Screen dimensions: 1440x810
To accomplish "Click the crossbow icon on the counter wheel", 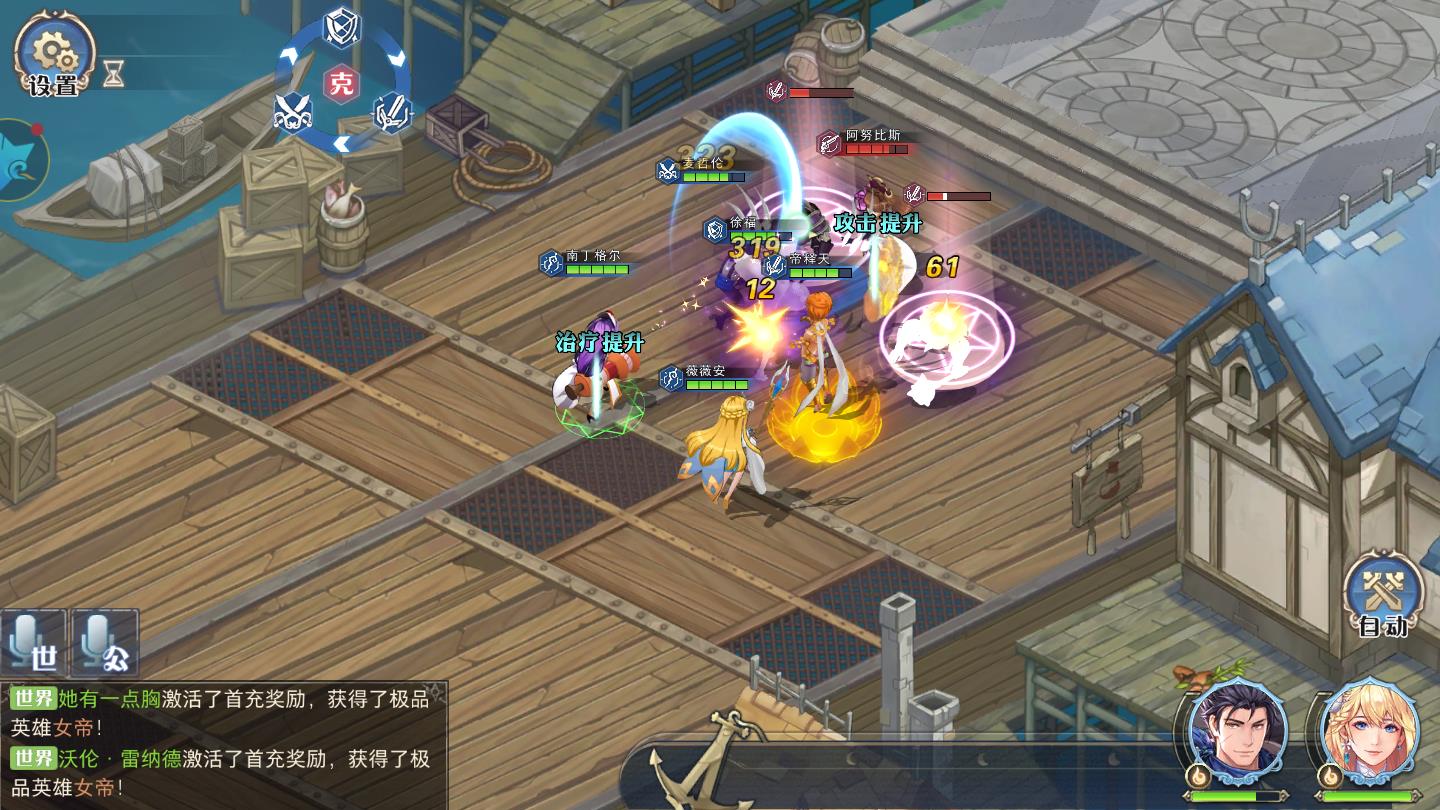I will pyautogui.click(x=390, y=114).
